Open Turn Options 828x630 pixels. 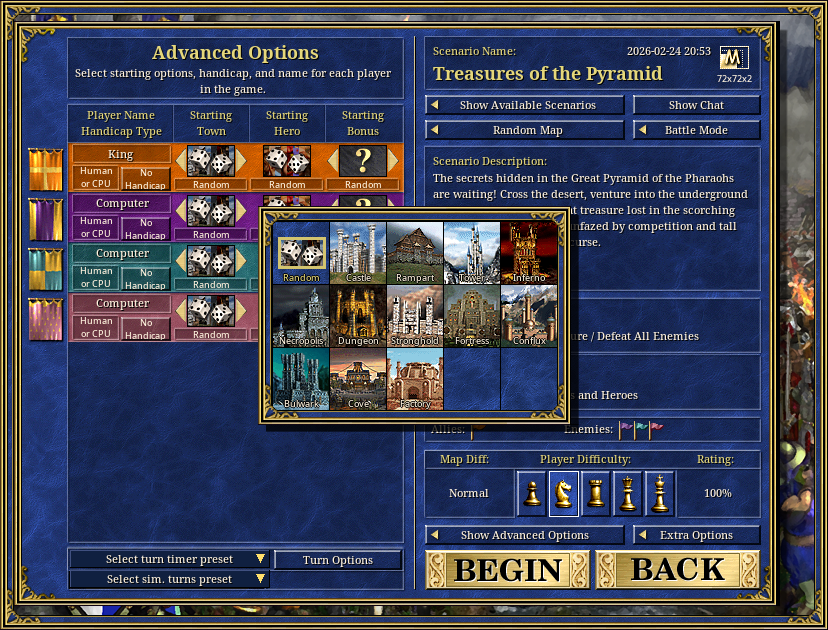click(338, 560)
